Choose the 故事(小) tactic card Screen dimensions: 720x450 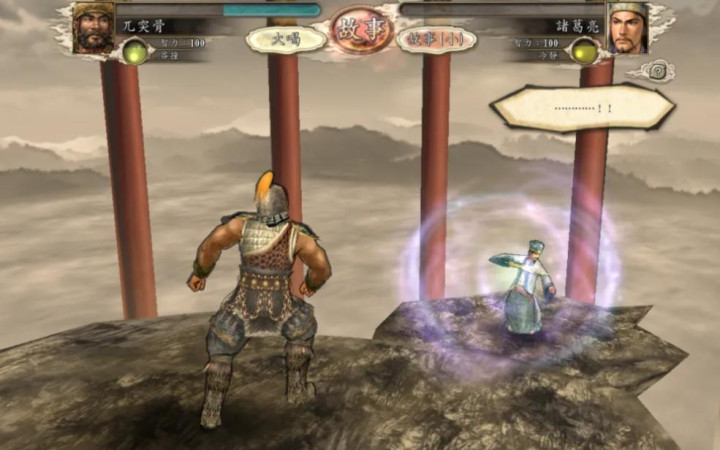point(437,40)
